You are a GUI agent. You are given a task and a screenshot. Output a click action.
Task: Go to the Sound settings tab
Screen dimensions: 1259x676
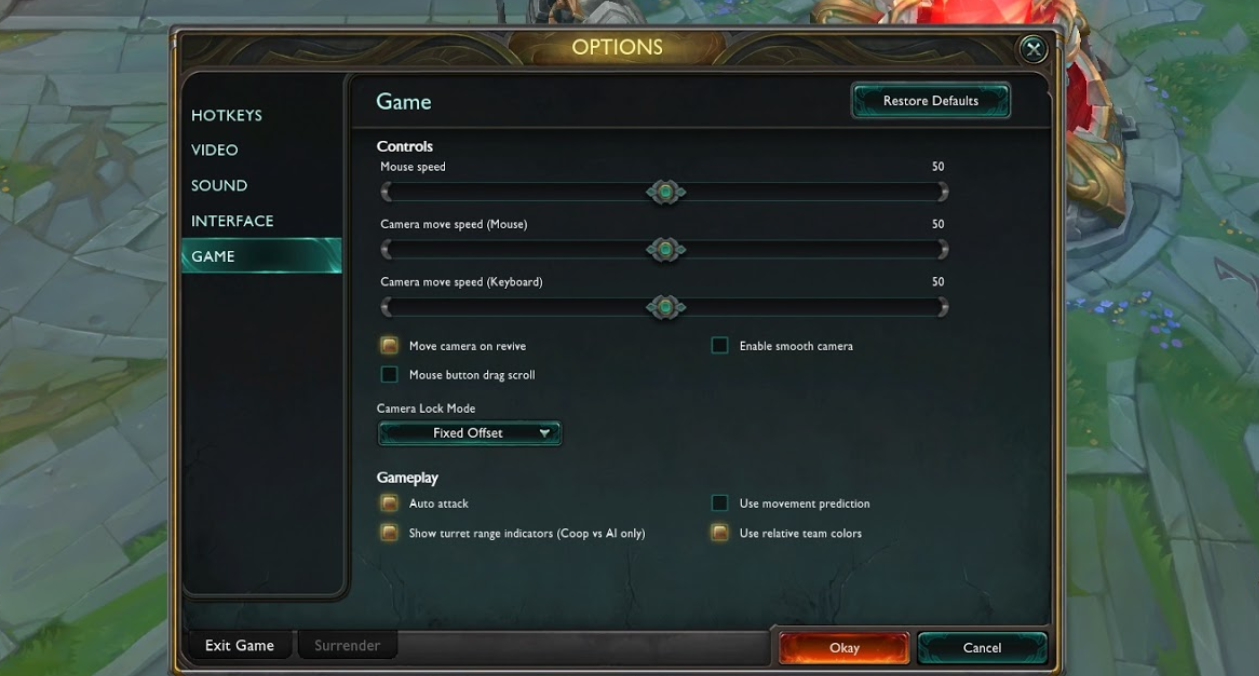click(x=219, y=185)
